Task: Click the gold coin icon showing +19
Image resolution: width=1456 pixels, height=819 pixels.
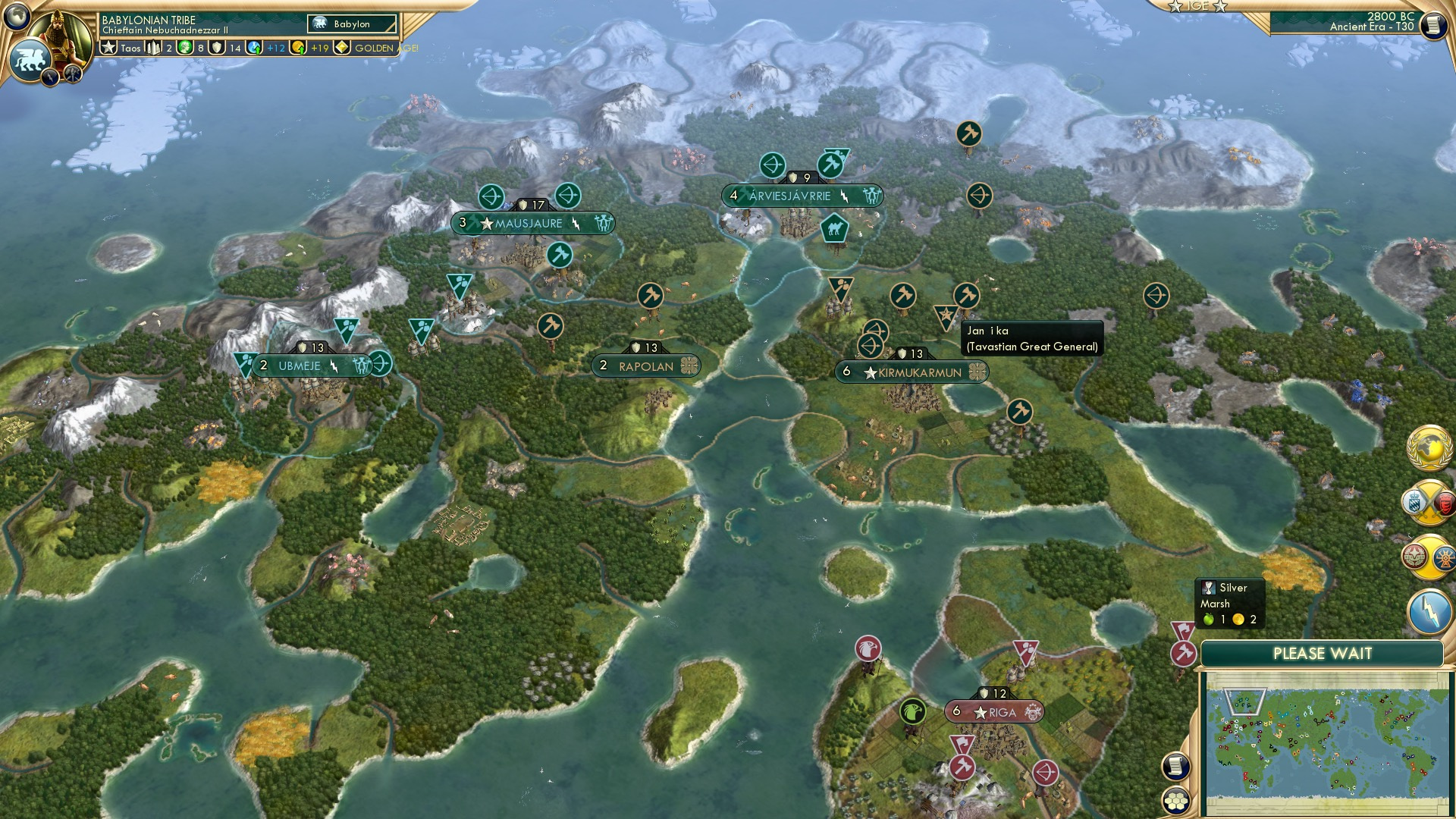Action: tap(297, 48)
